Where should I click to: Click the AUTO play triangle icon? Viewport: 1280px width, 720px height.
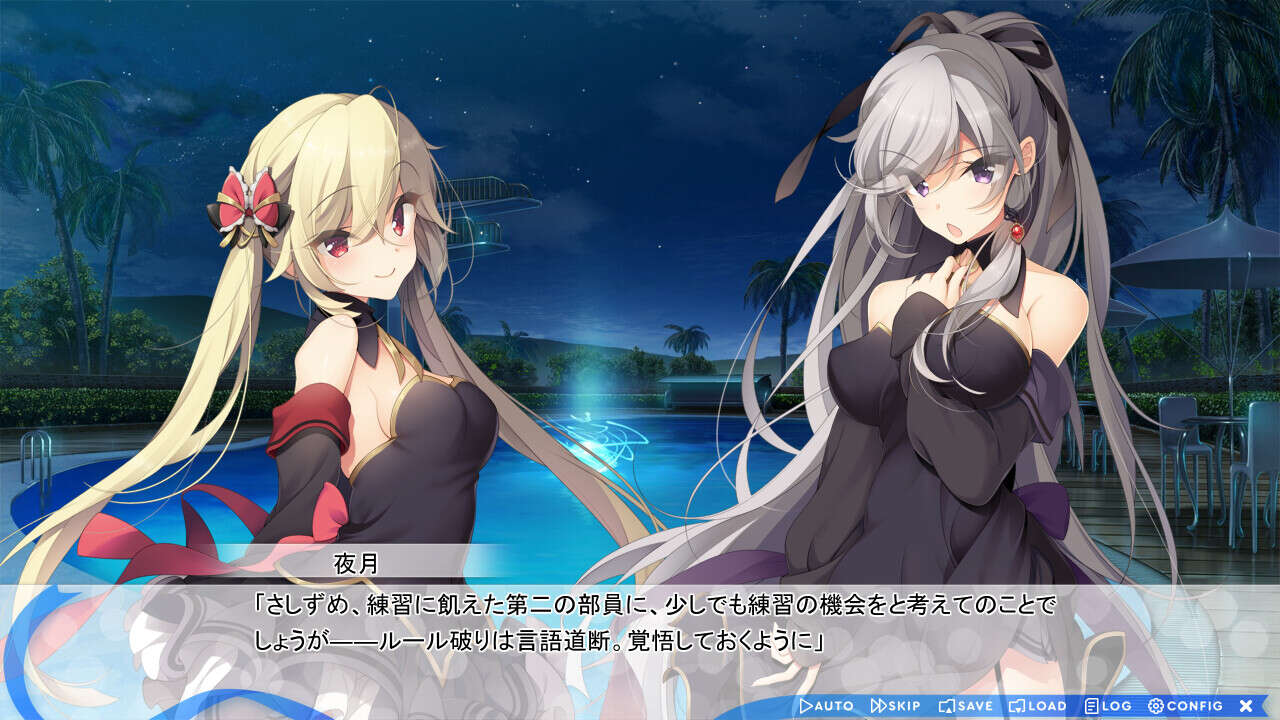pos(806,705)
